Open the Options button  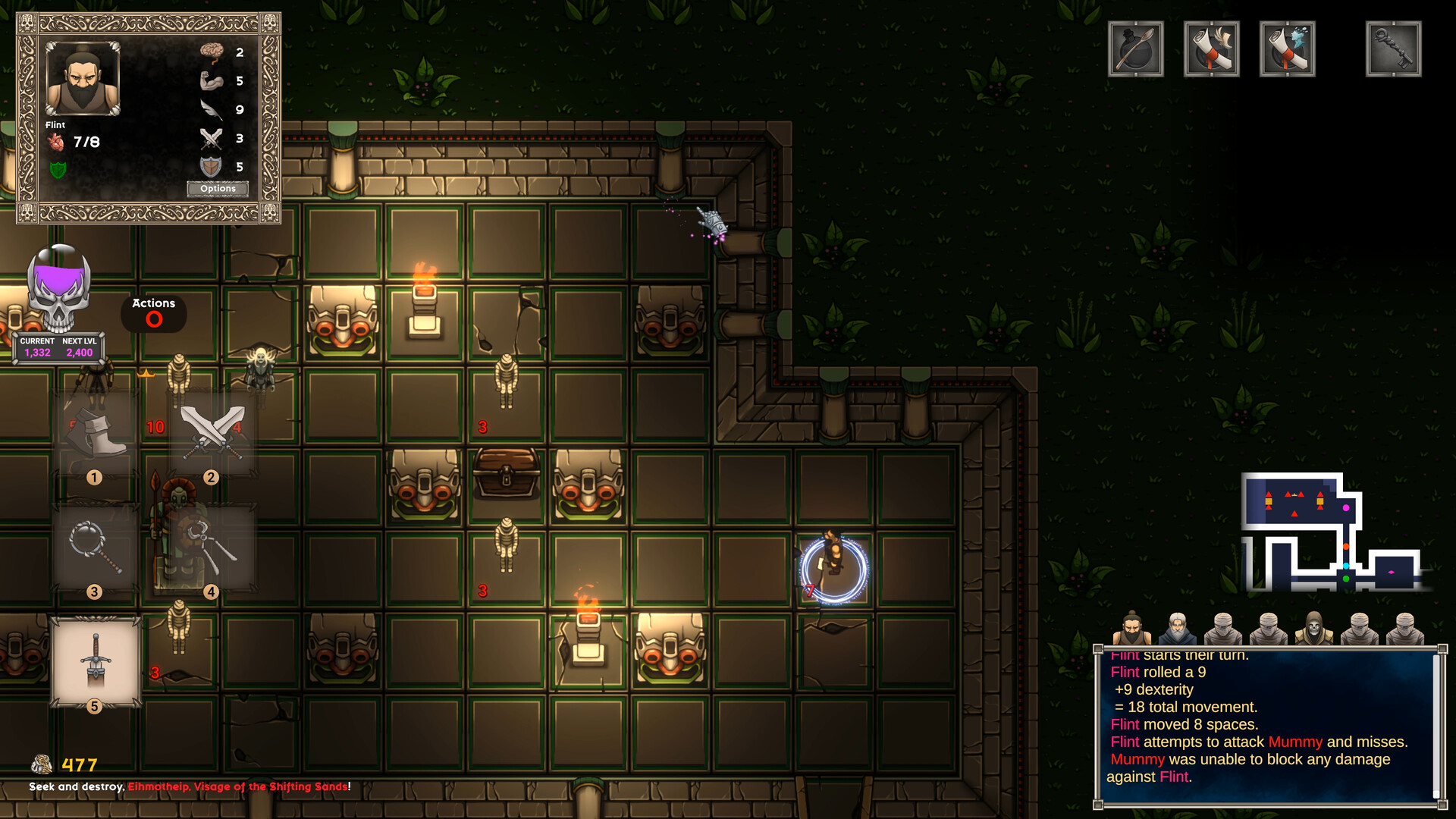pos(218,189)
